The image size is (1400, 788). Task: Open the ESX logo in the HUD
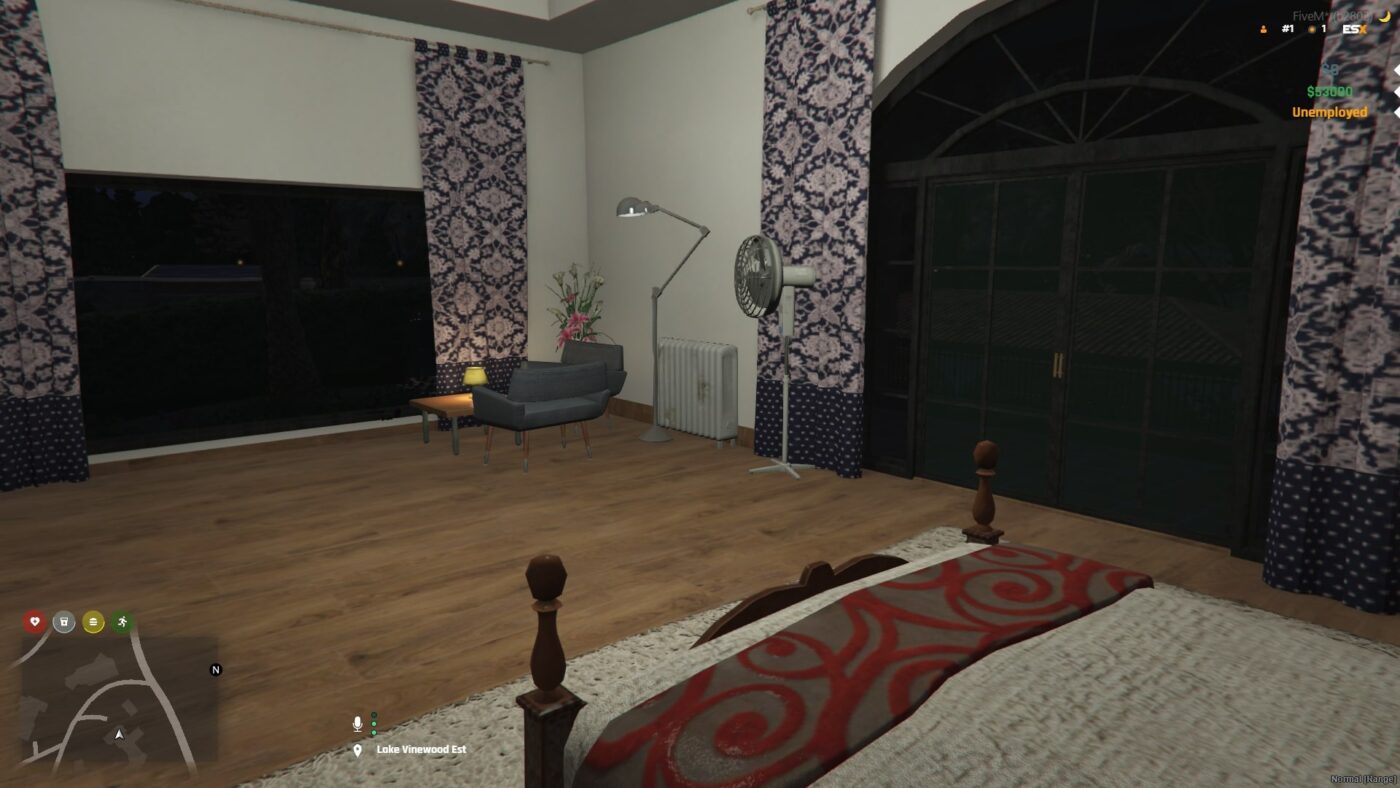(x=1353, y=29)
